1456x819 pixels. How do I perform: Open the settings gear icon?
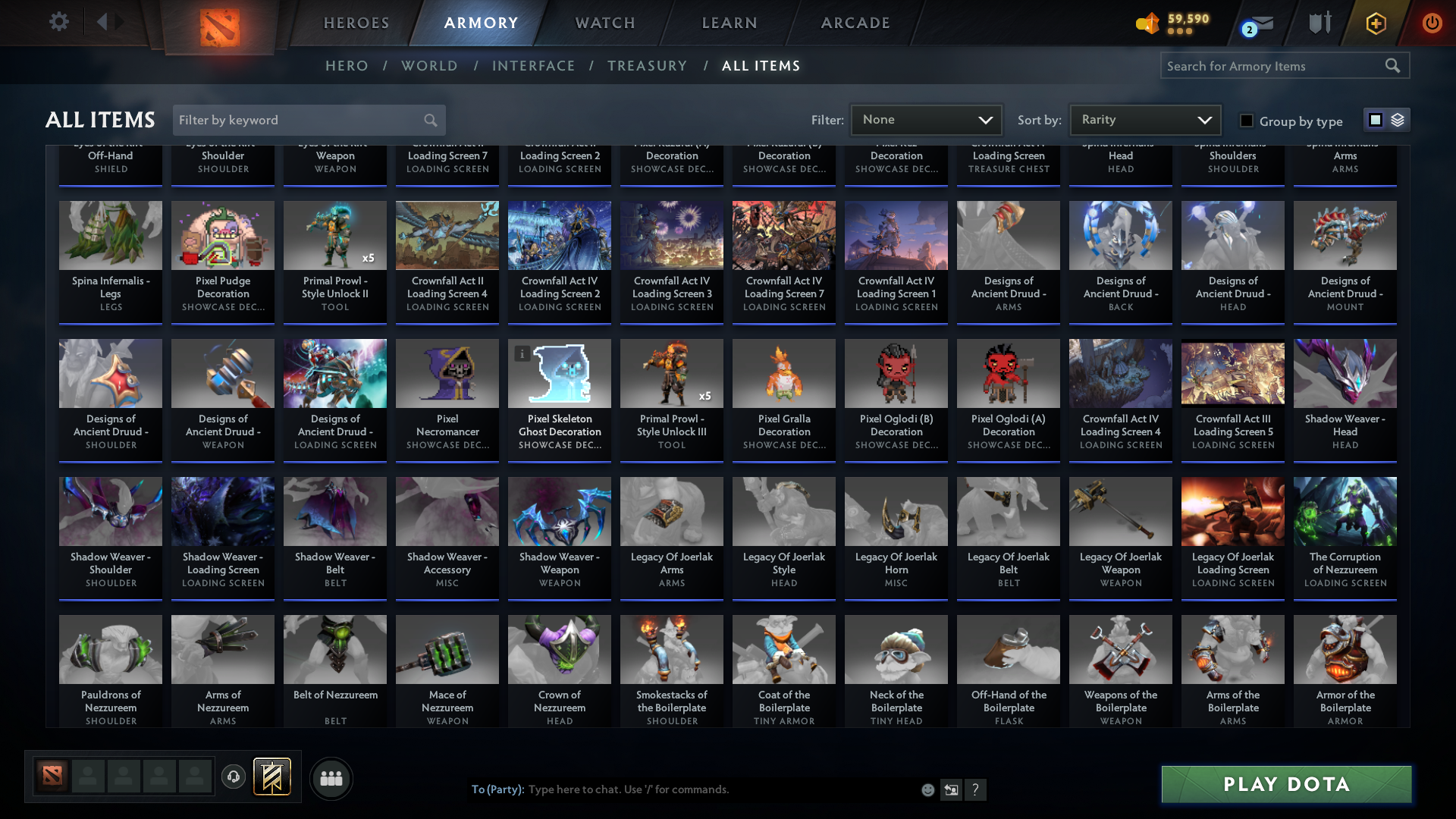(59, 21)
